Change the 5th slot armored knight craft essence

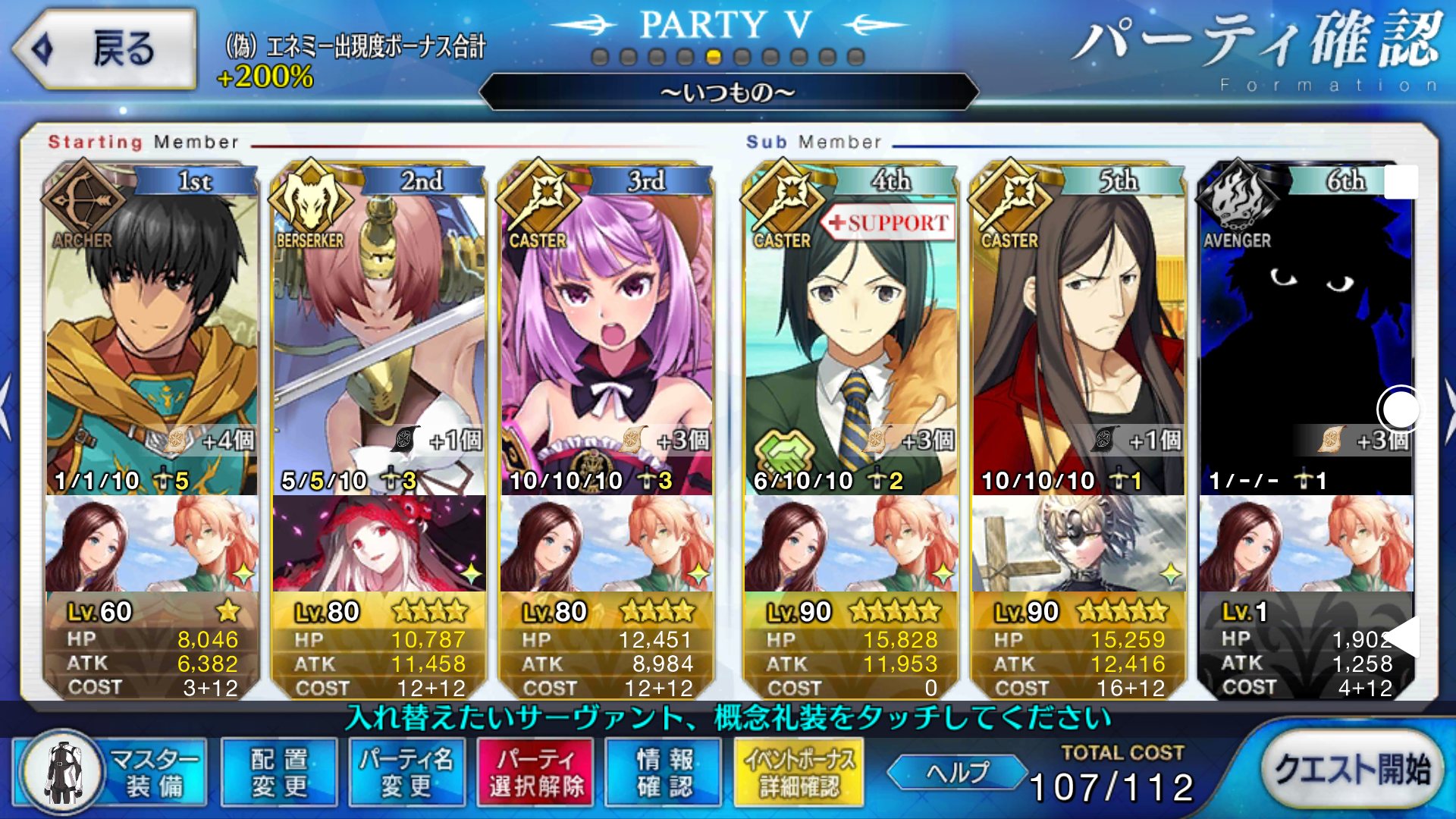pos(1078,543)
